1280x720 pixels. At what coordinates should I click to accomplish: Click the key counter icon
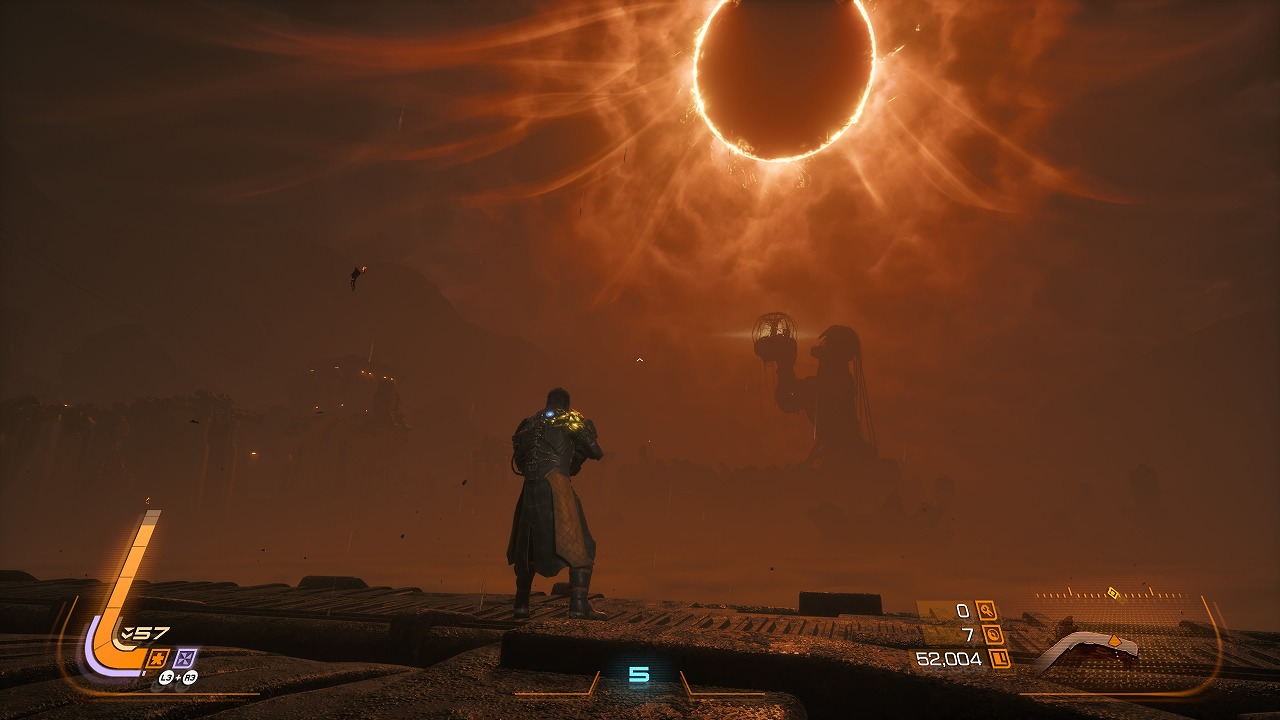point(986,610)
